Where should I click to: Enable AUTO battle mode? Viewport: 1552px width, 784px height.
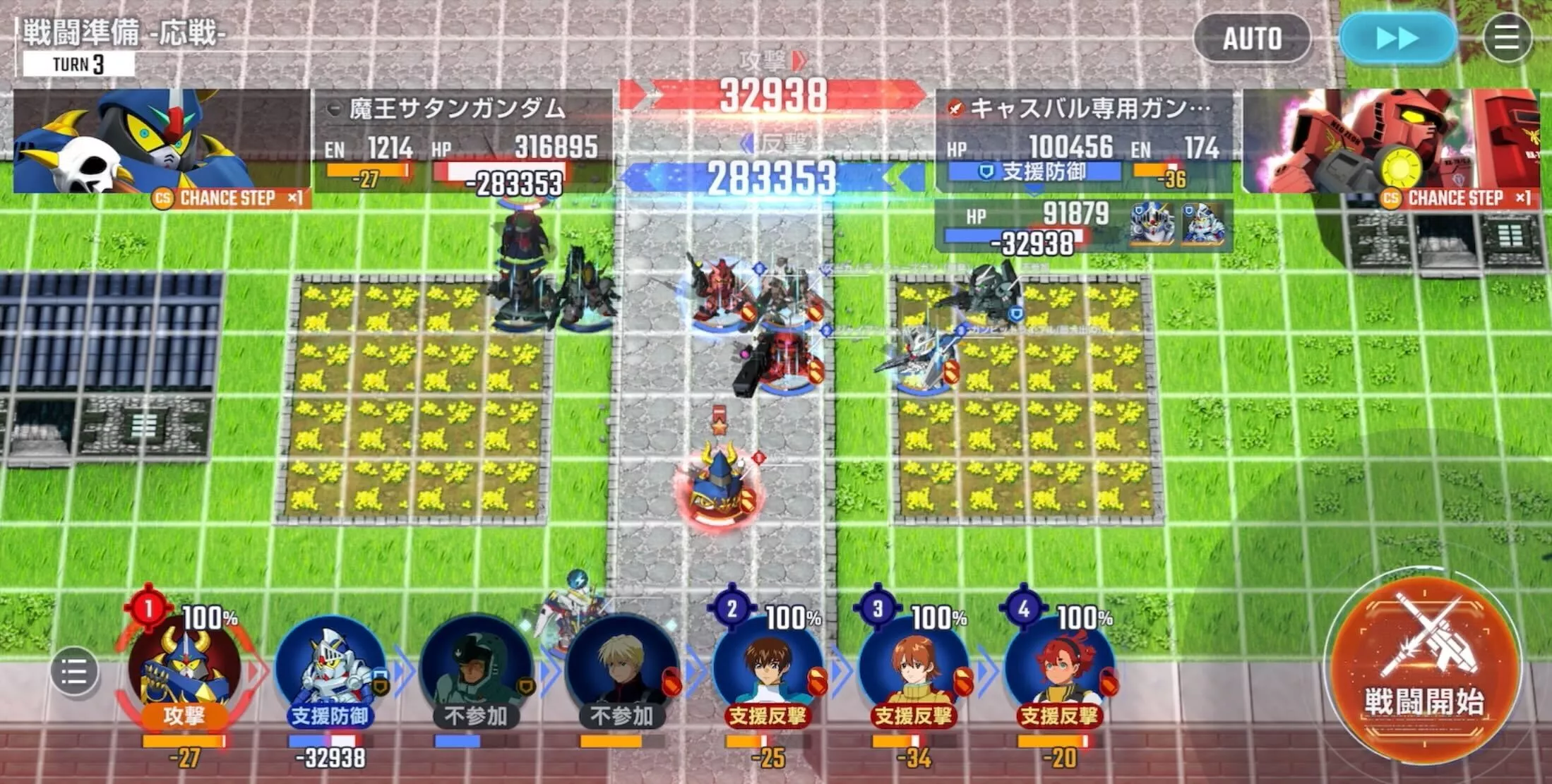tap(1253, 39)
